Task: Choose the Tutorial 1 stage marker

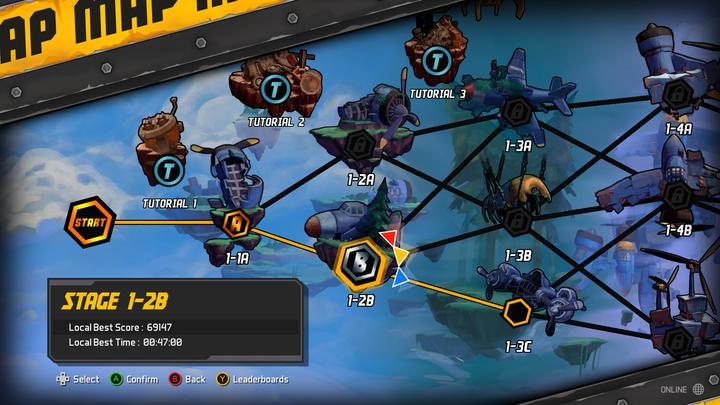Action: 168,170
